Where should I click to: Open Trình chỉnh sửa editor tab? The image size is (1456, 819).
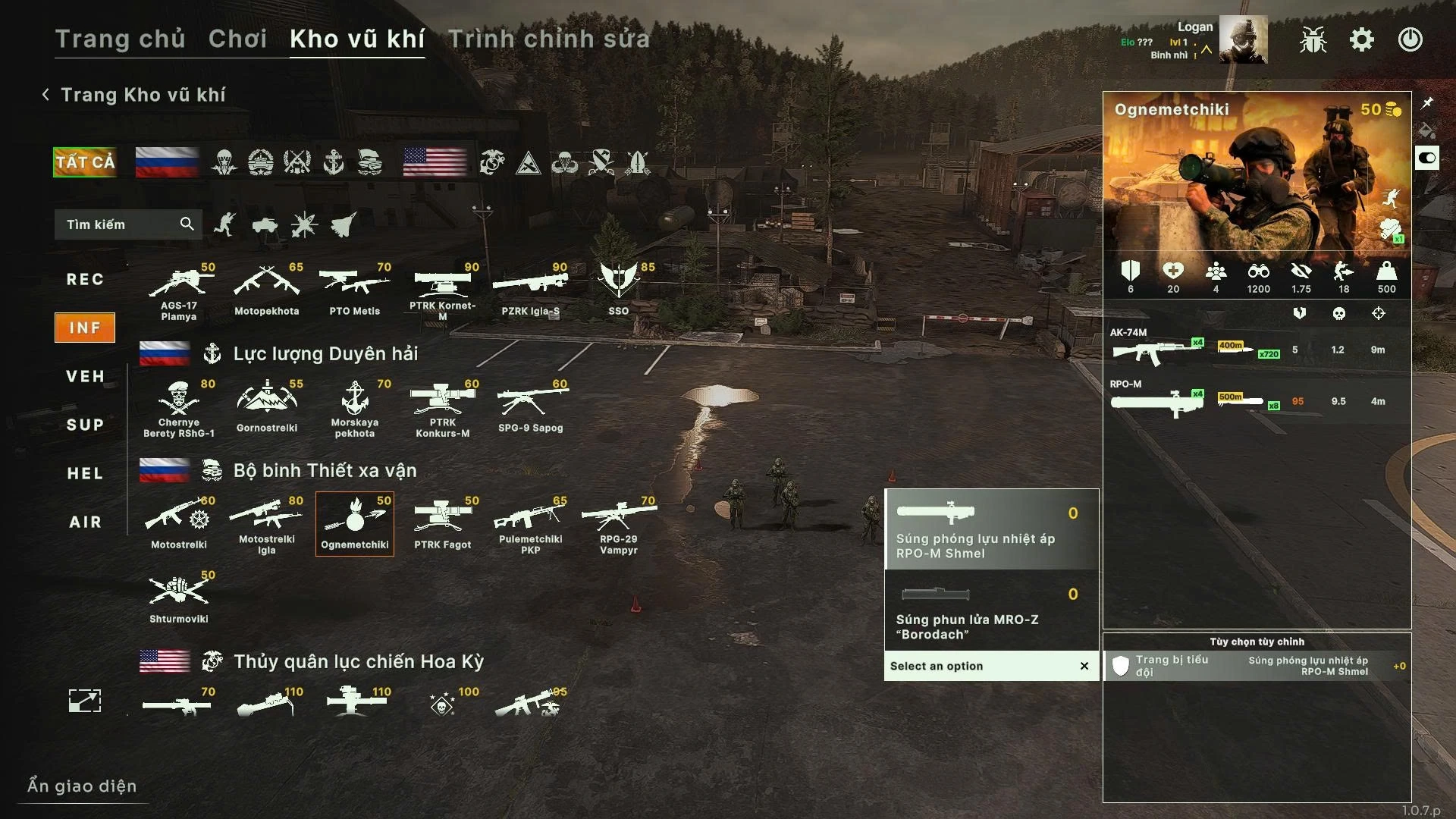549,39
